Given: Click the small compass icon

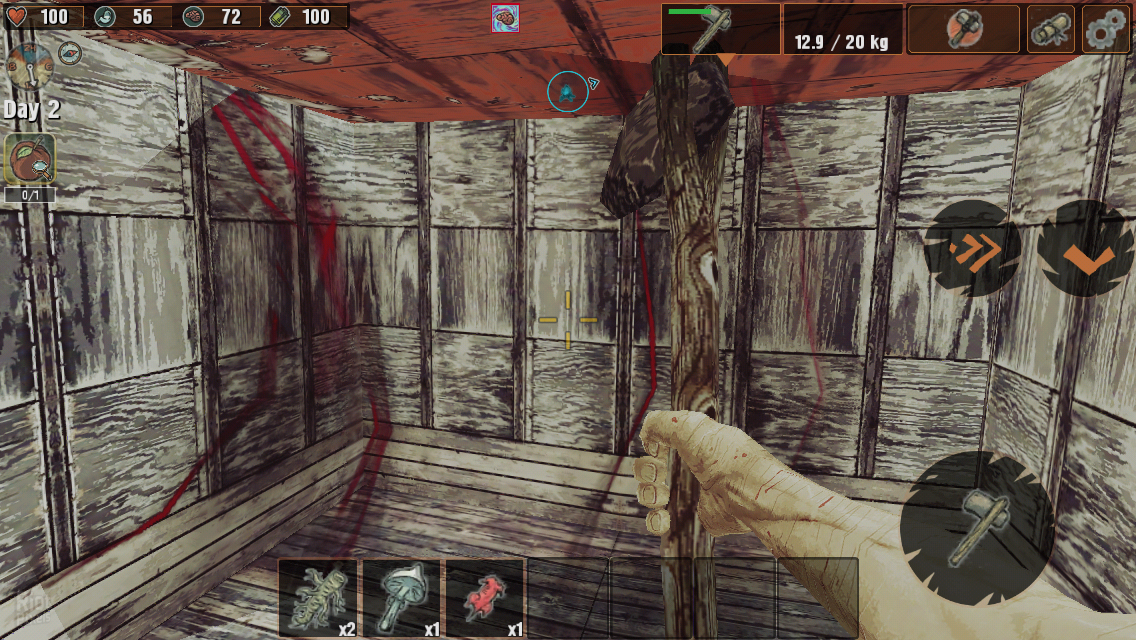Looking at the screenshot, I should (70, 53).
